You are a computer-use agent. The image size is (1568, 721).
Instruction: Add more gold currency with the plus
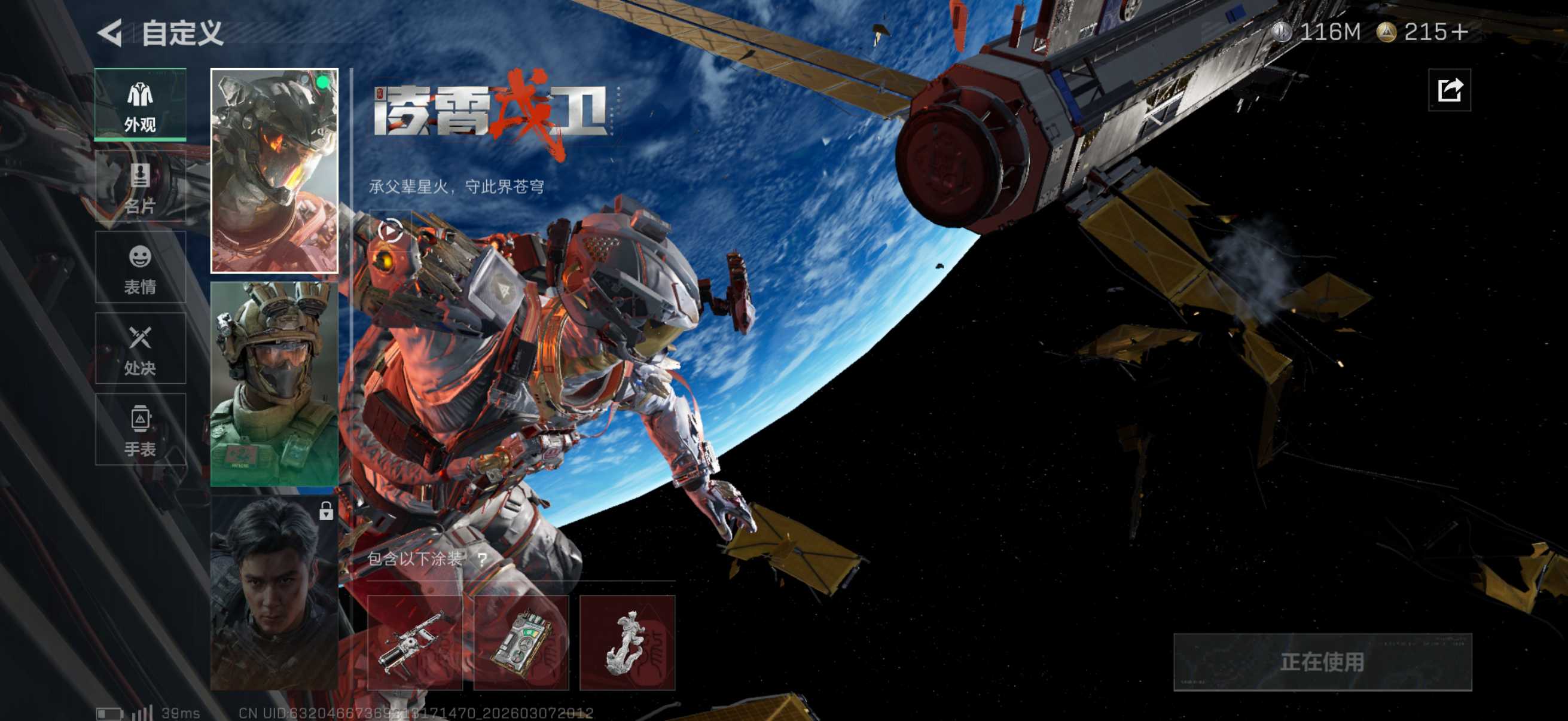[x=1459, y=32]
